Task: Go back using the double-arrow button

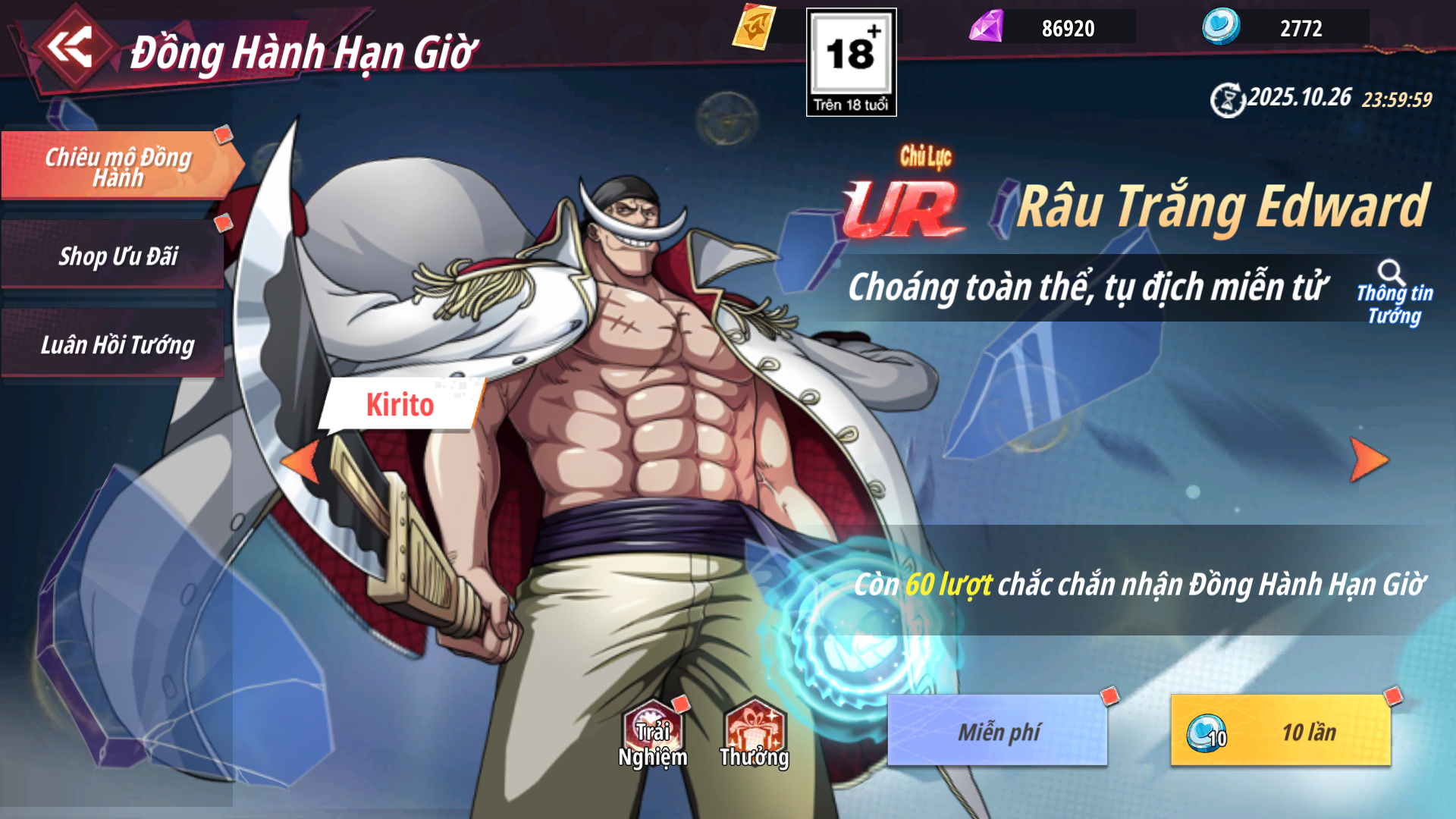Action: pos(70,48)
